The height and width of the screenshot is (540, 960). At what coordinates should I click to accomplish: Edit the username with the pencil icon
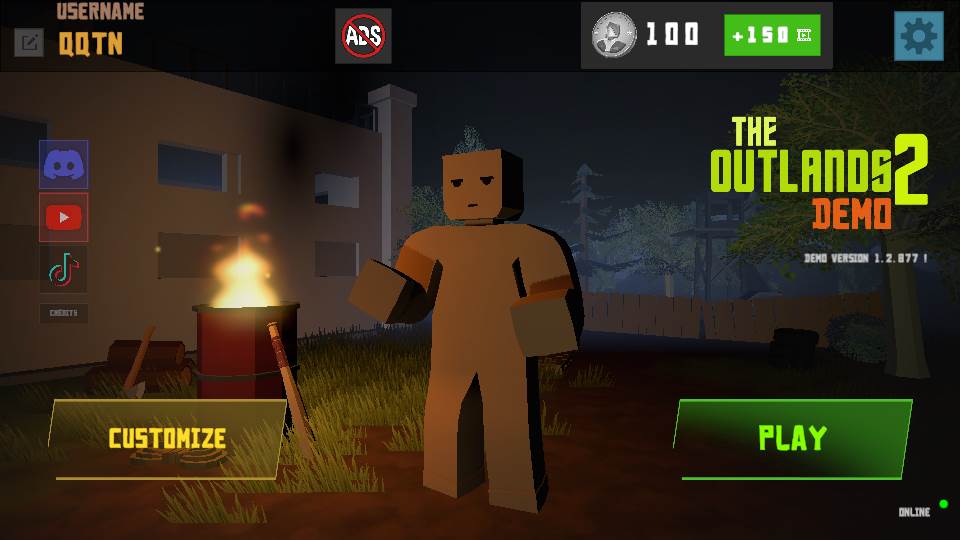click(29, 42)
